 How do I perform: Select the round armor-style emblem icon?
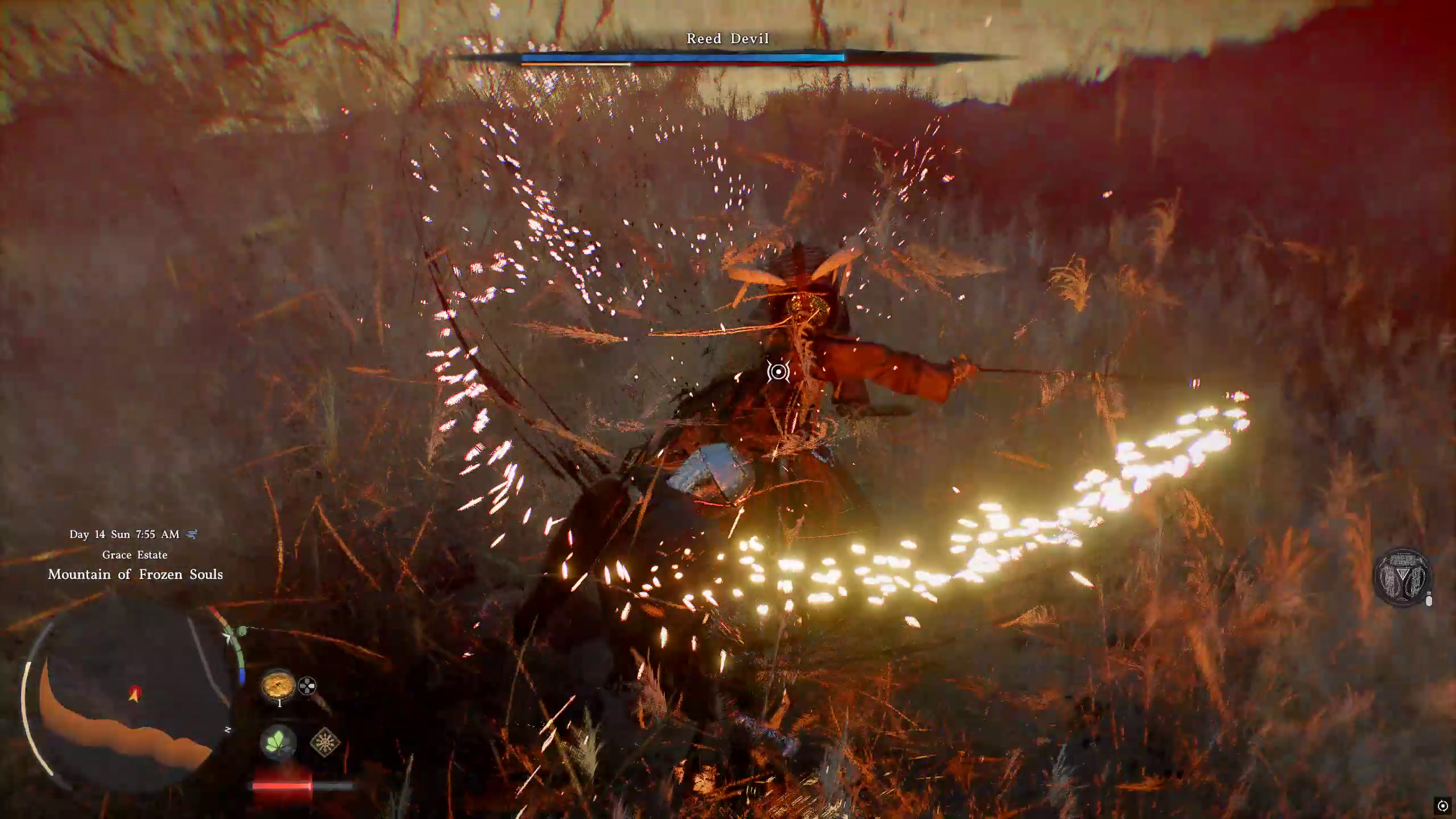point(1401,577)
